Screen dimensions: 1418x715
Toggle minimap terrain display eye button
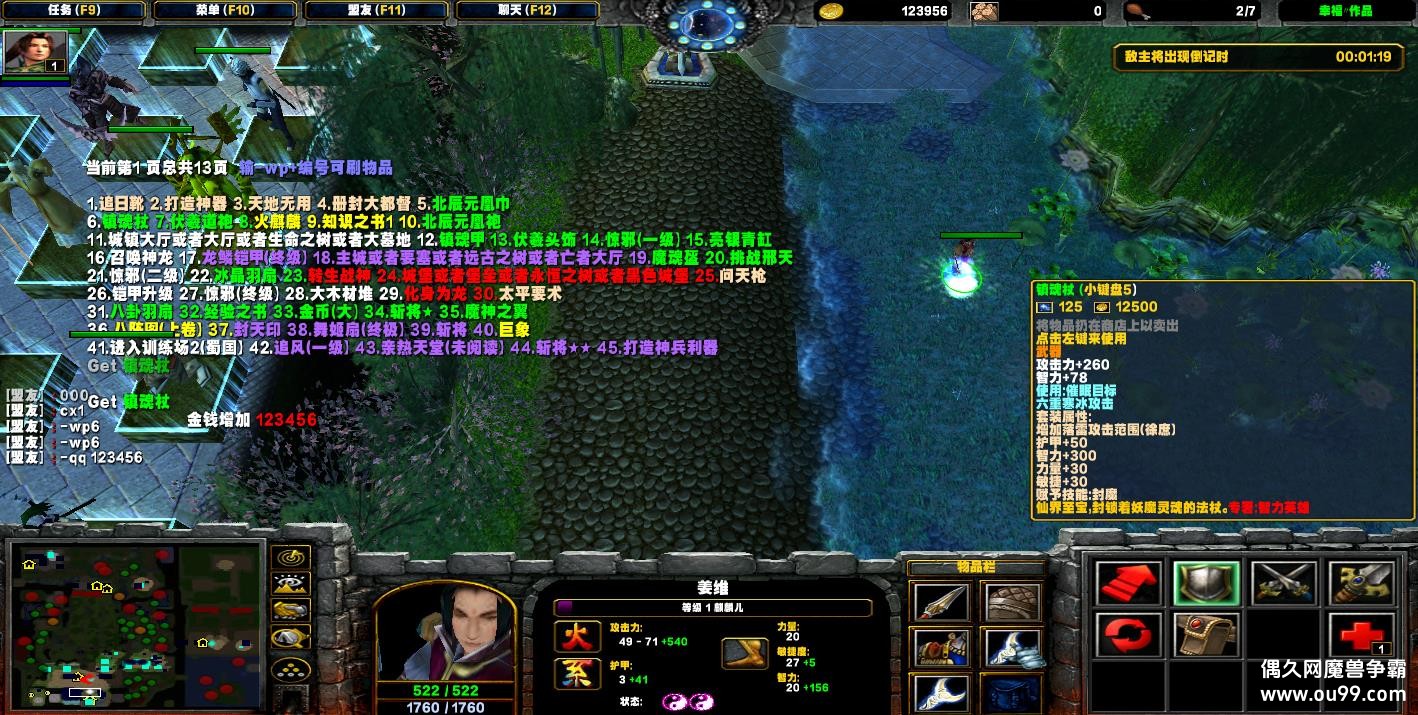coord(290,584)
